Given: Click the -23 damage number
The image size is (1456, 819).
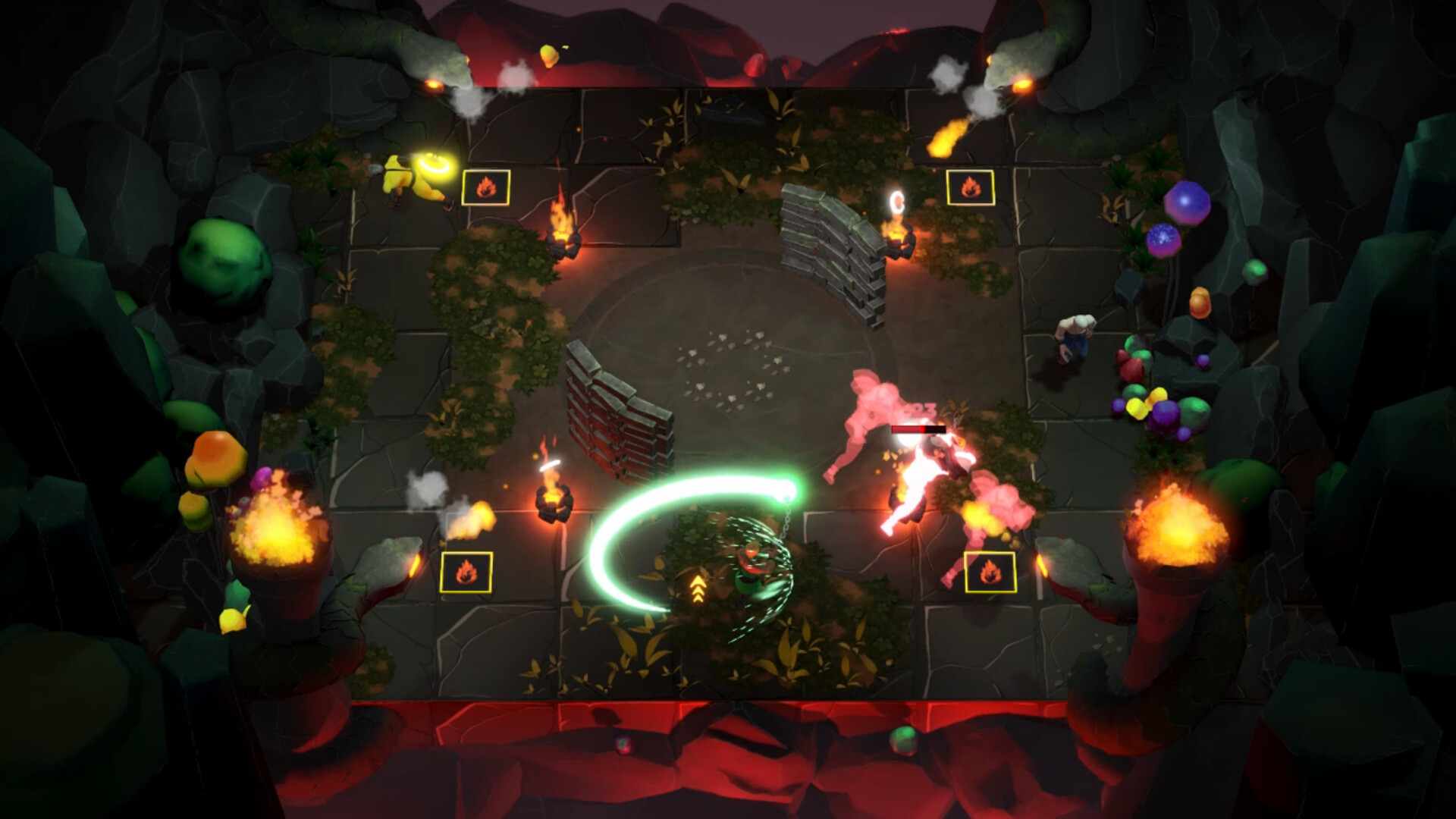Looking at the screenshot, I should coord(920,408).
